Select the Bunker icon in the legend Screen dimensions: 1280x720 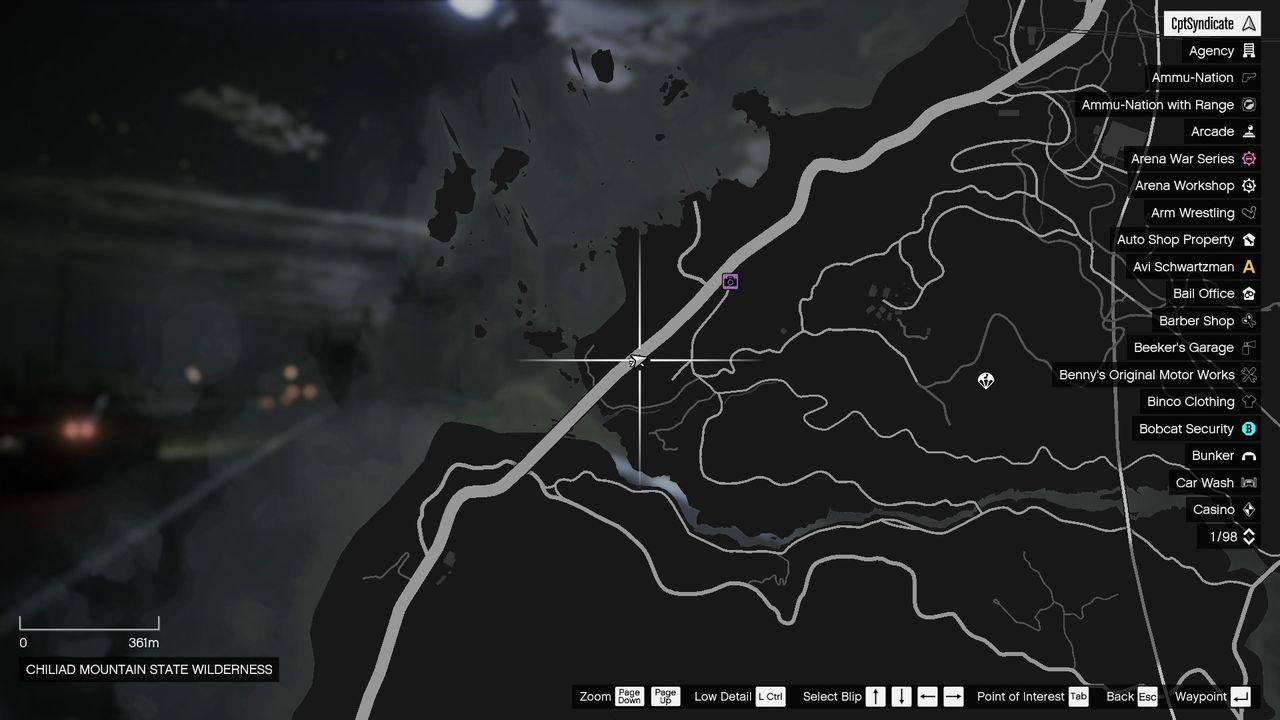click(1247, 455)
